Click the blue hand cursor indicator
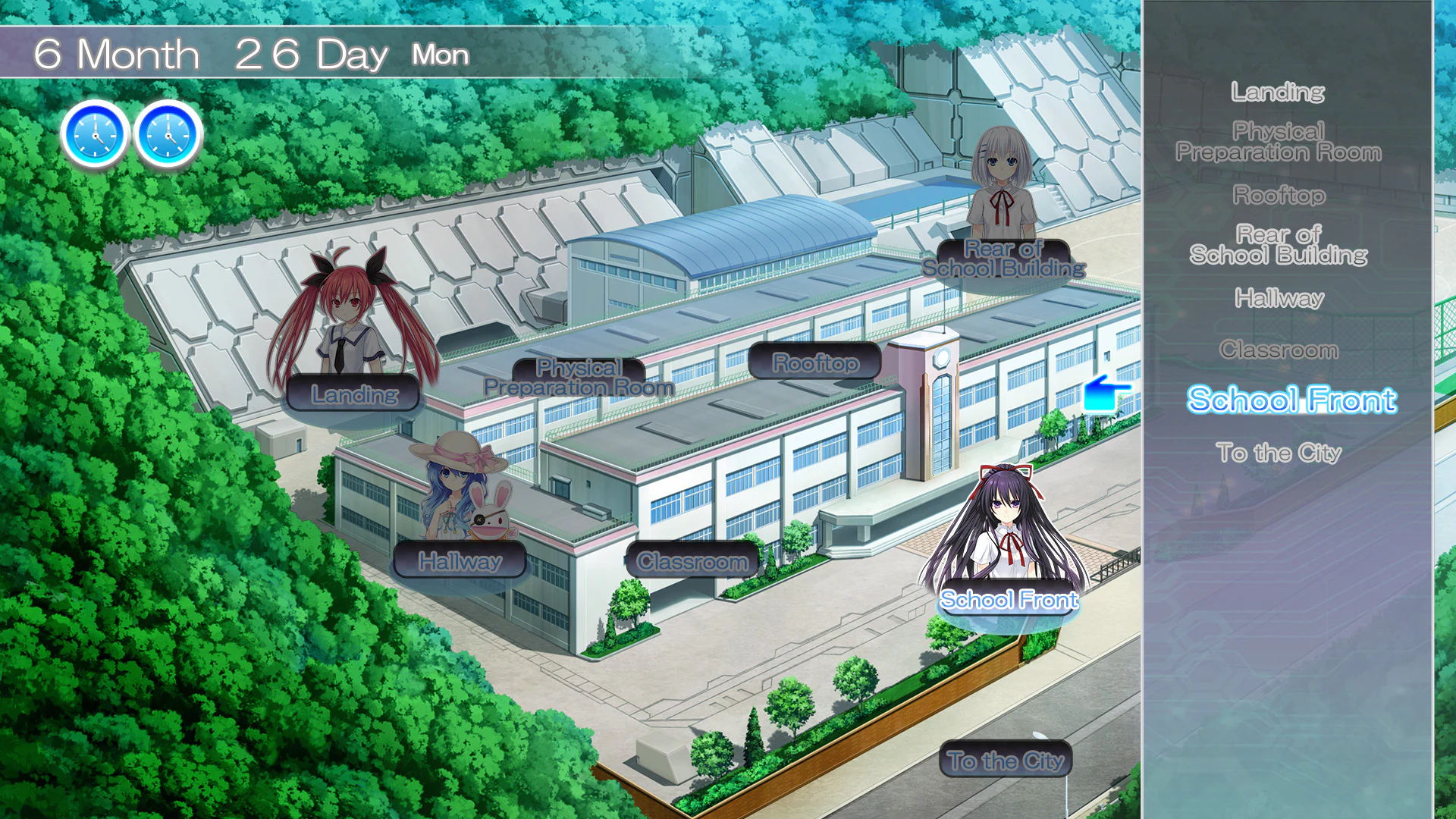Screen dimensions: 1456x819 [x=1107, y=394]
